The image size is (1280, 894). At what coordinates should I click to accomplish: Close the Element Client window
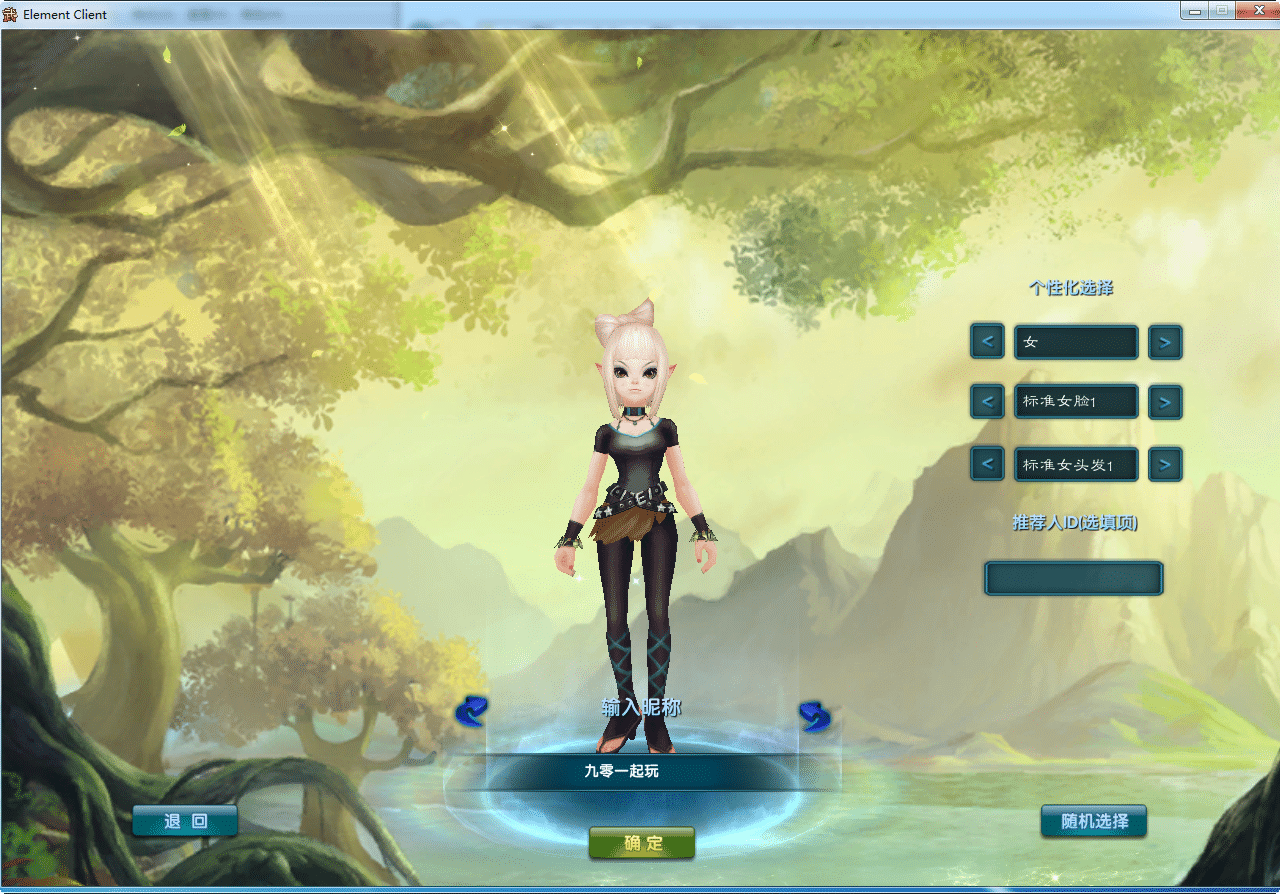[1255, 10]
